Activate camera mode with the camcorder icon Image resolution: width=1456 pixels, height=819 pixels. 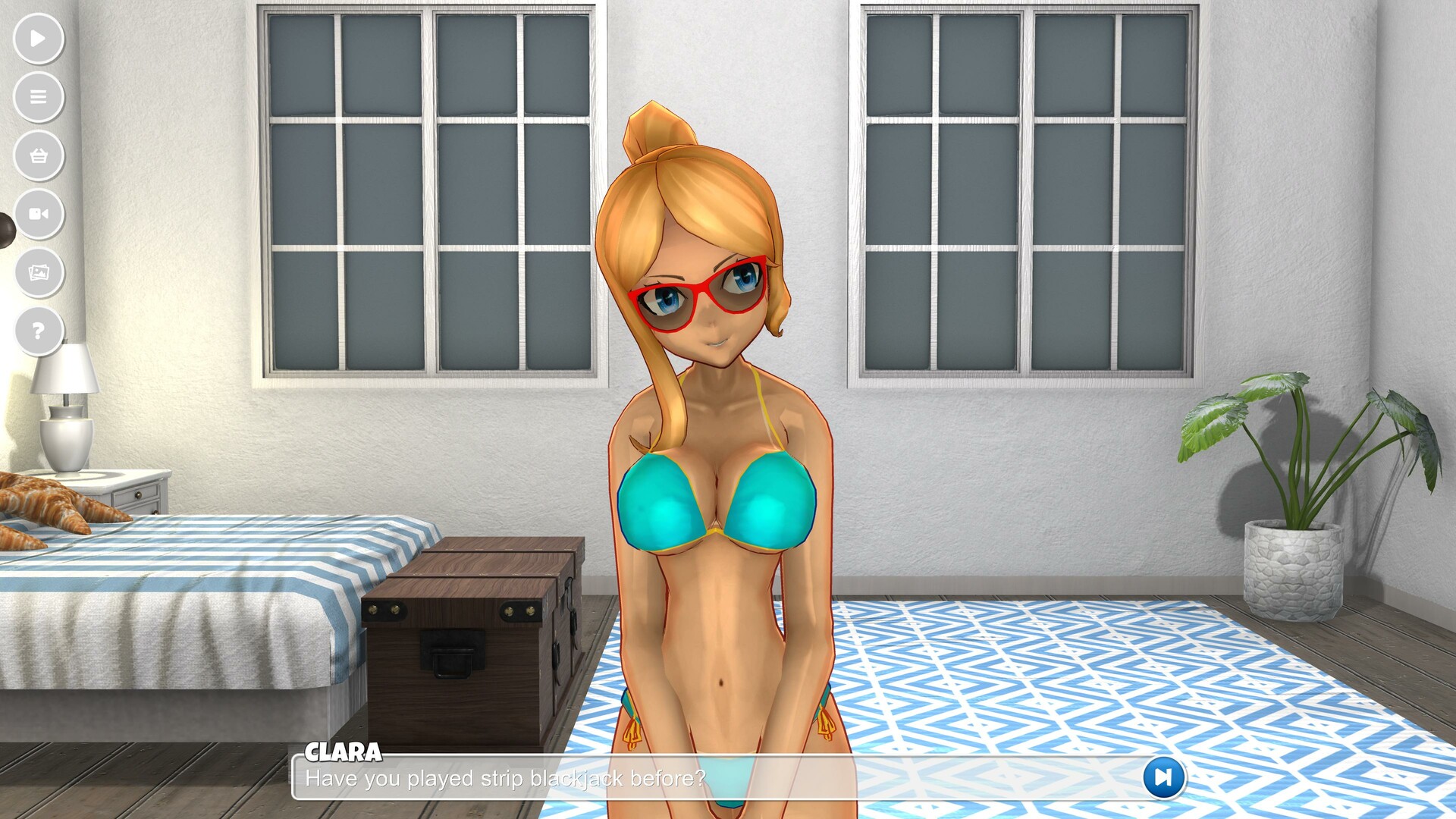(39, 213)
